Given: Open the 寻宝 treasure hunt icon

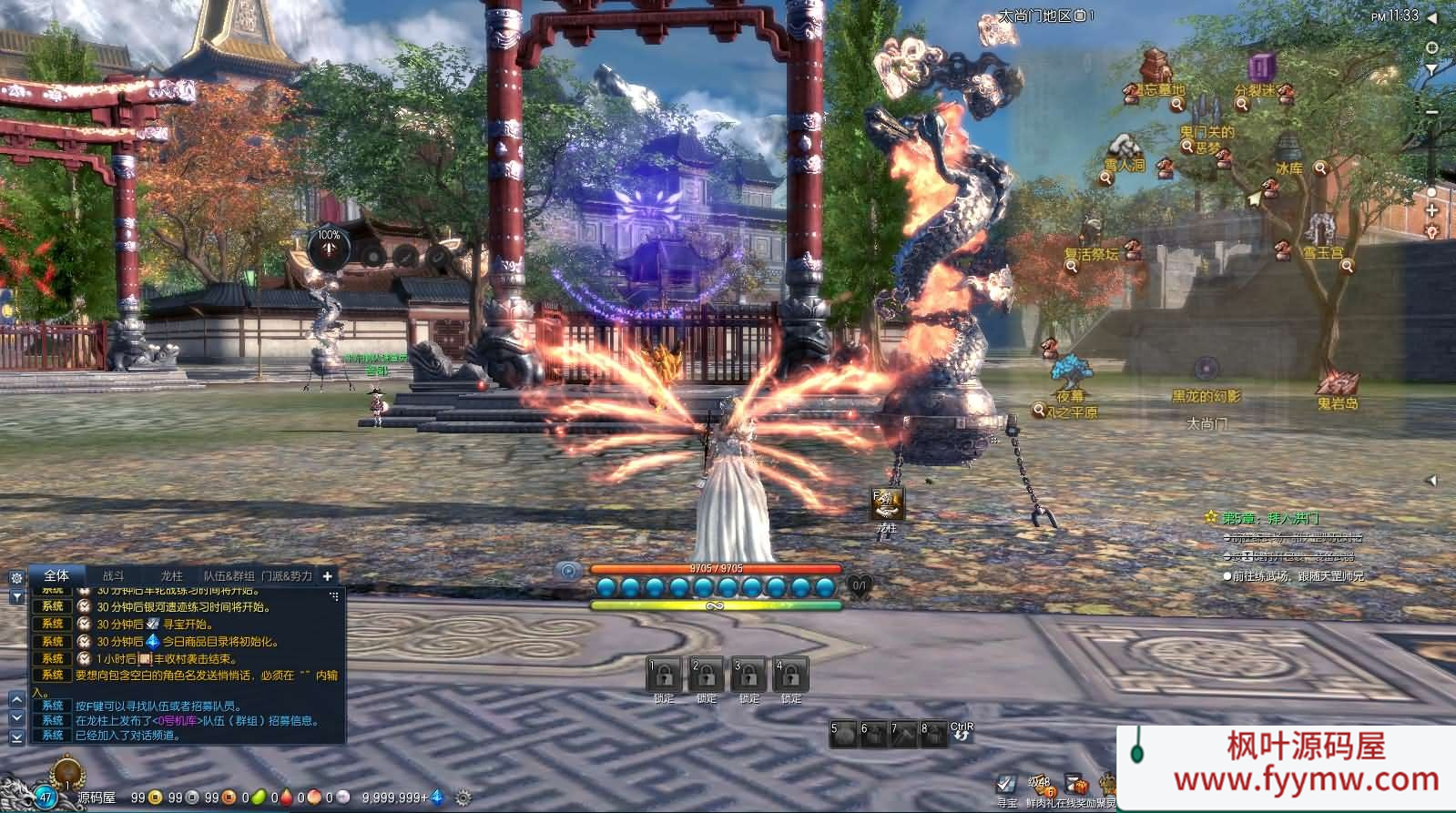Looking at the screenshot, I should [1006, 786].
